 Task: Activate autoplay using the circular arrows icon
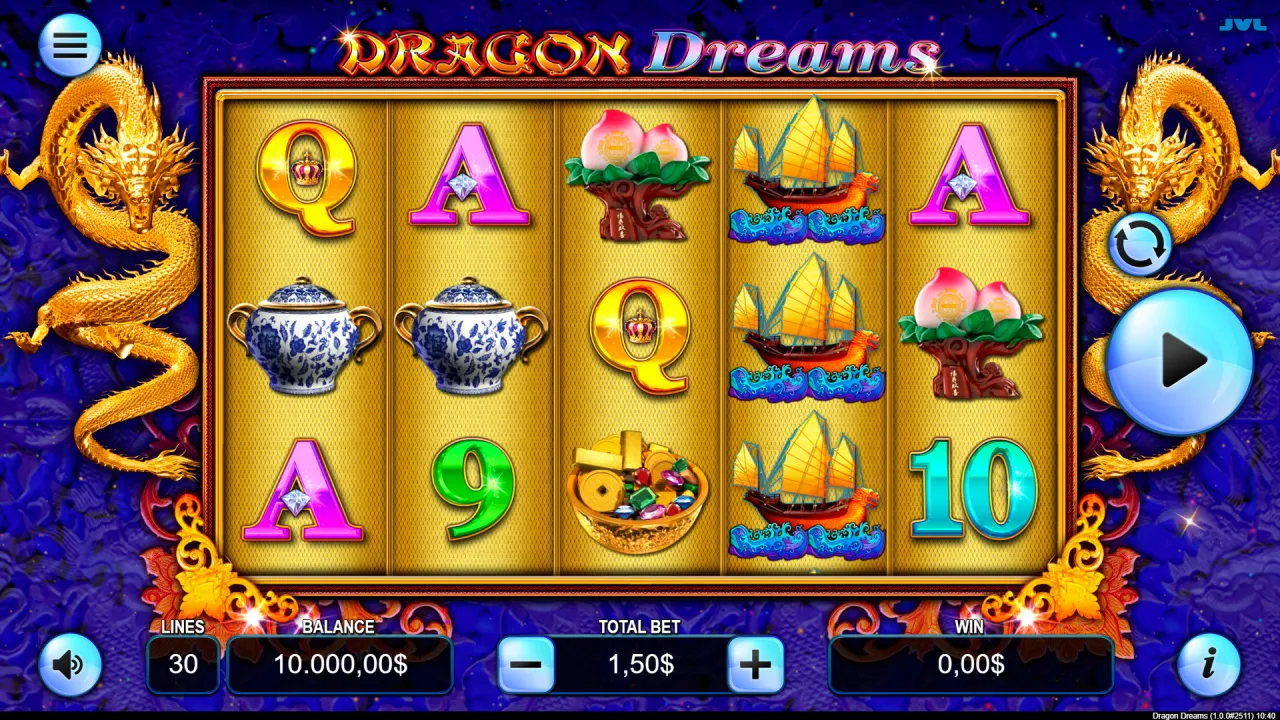pos(1140,243)
